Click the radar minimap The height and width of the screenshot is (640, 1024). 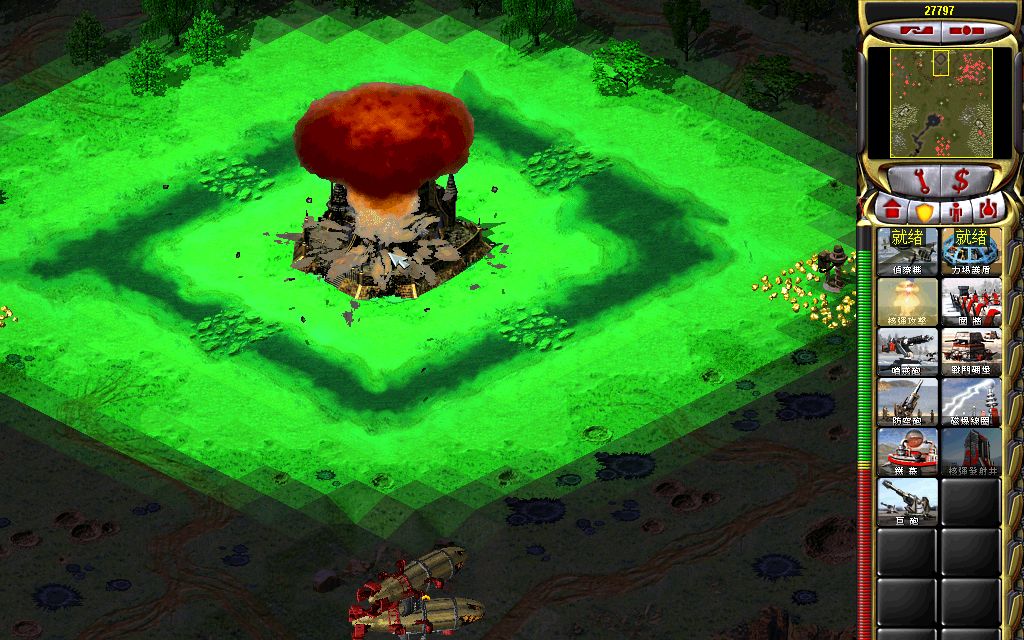pos(940,103)
